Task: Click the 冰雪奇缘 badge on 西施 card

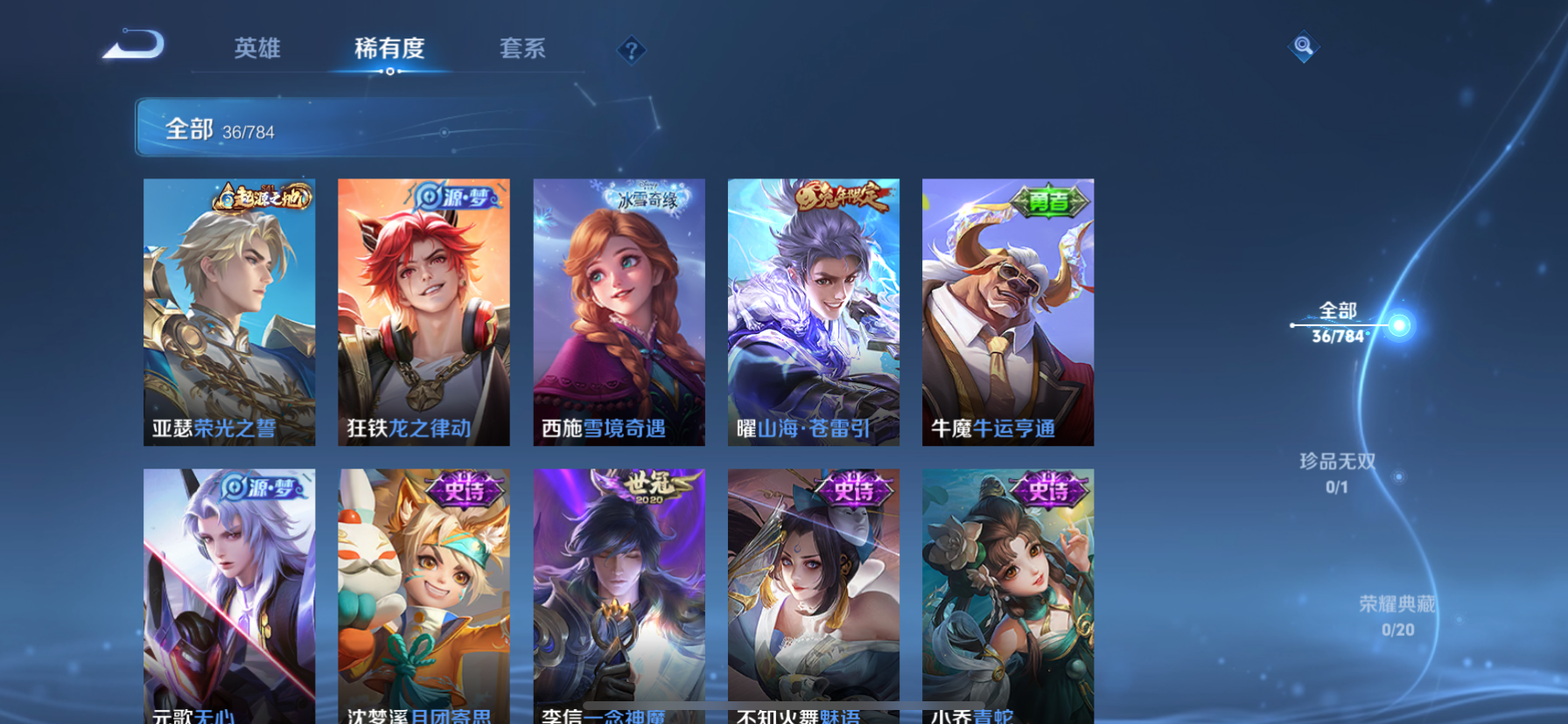Action: pos(643,198)
